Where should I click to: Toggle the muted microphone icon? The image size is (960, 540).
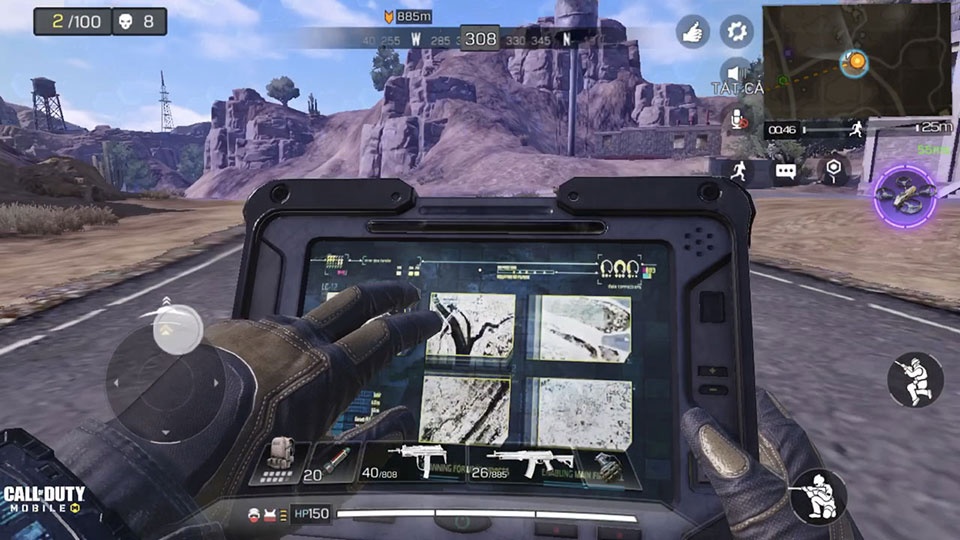coord(738,120)
